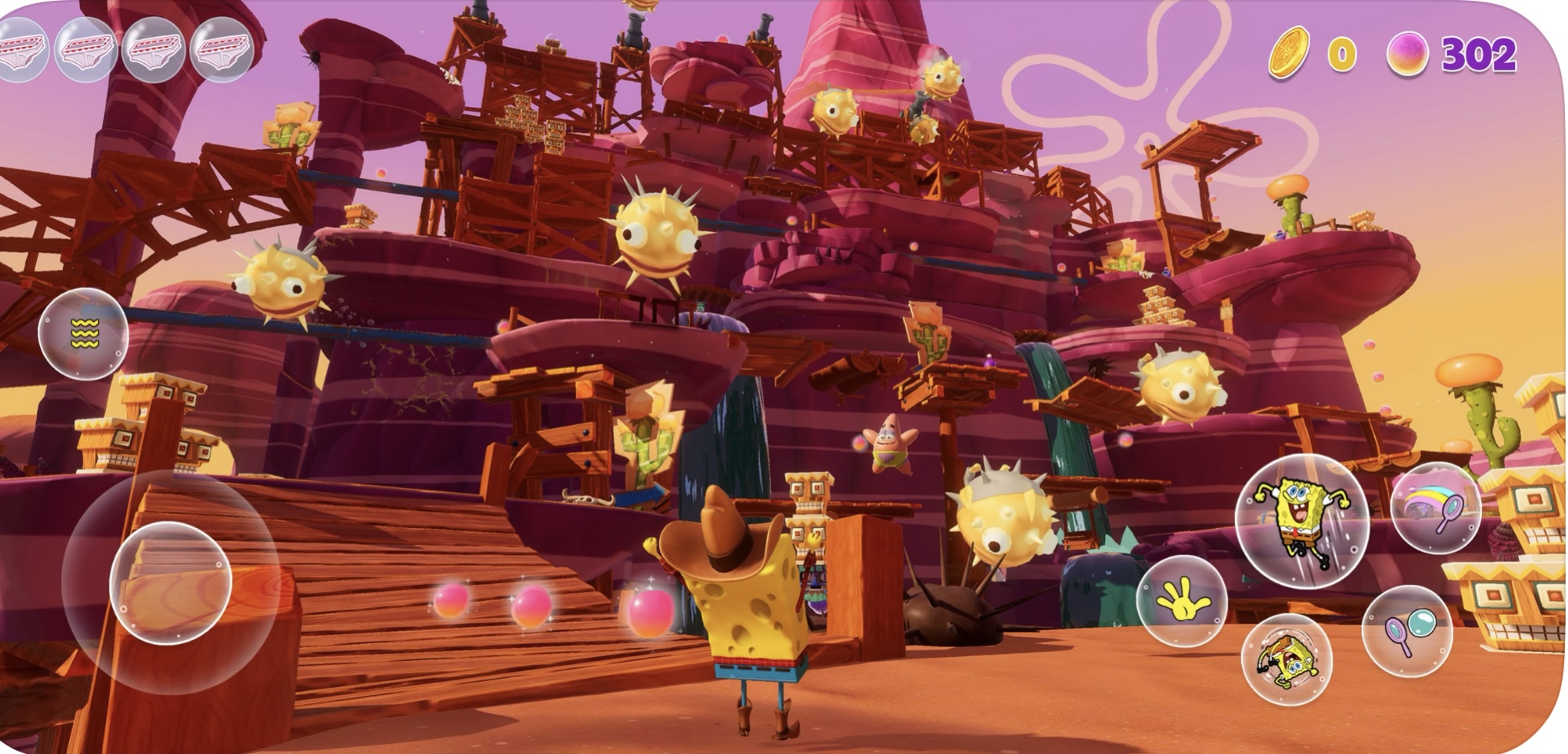Activate the yellow hand attack bubble

(x=1181, y=601)
